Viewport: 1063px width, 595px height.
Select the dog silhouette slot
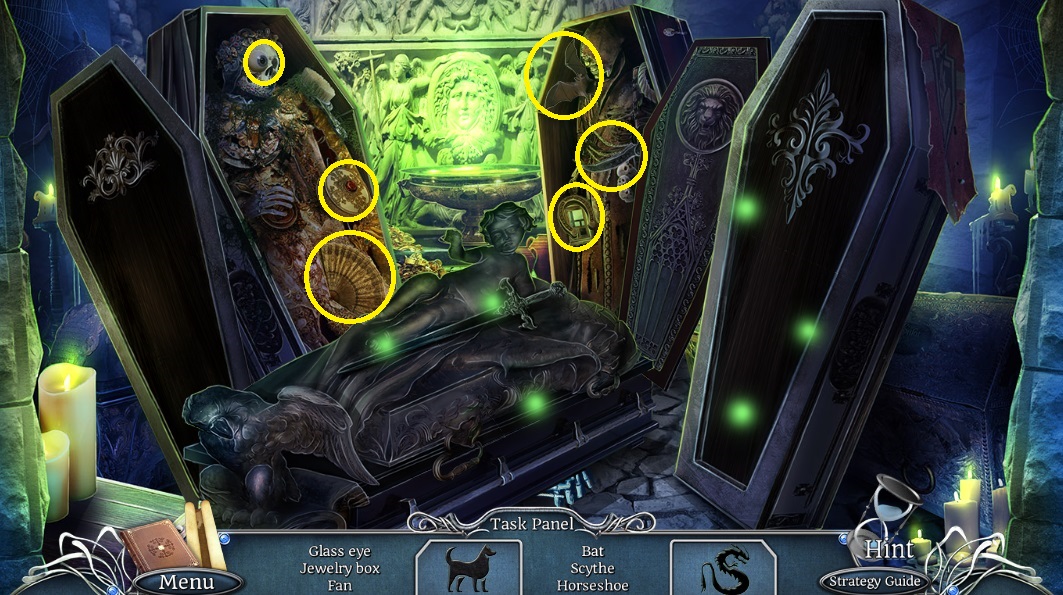(468, 567)
